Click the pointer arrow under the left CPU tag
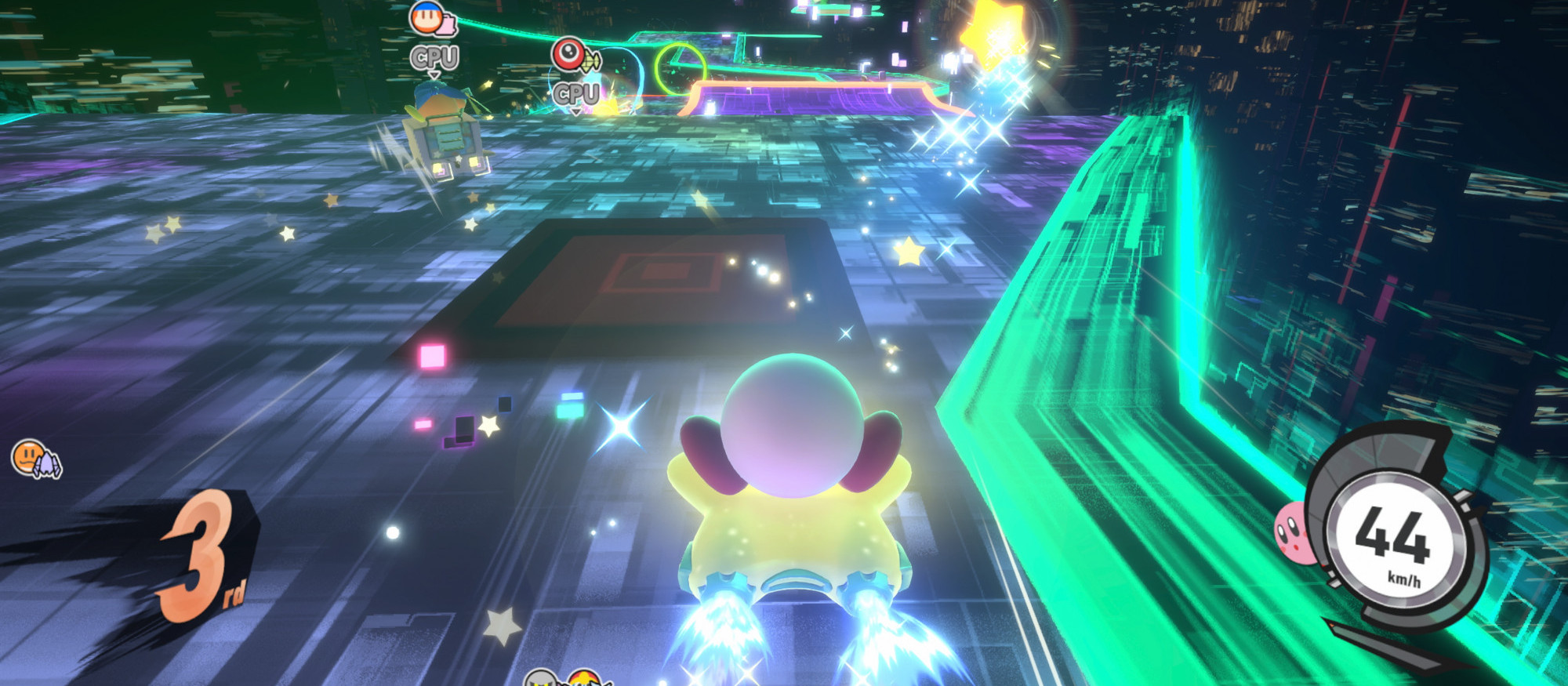This screenshot has height=686, width=1568. tap(434, 75)
